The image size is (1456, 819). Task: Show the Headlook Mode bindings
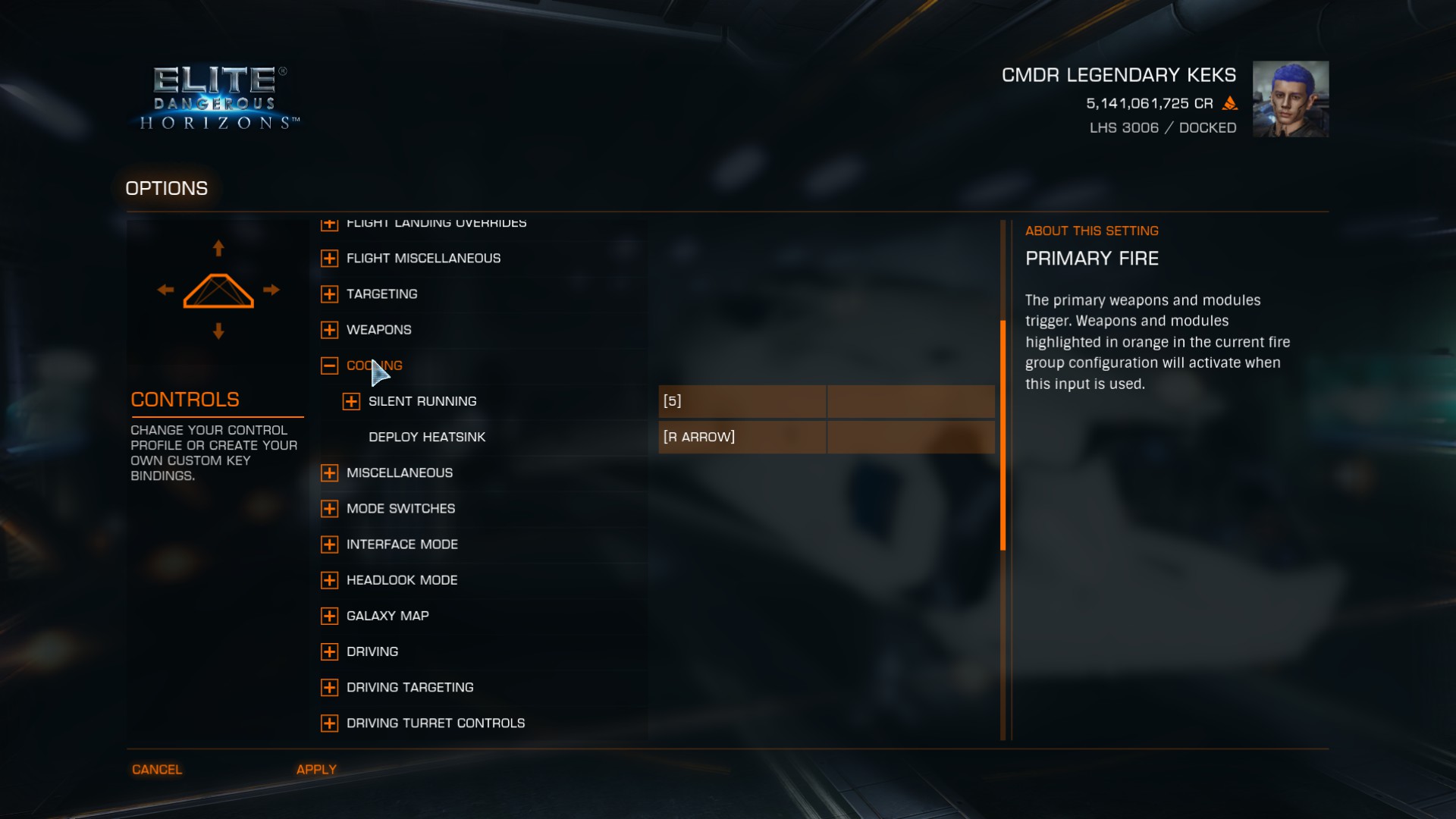pyautogui.click(x=329, y=580)
